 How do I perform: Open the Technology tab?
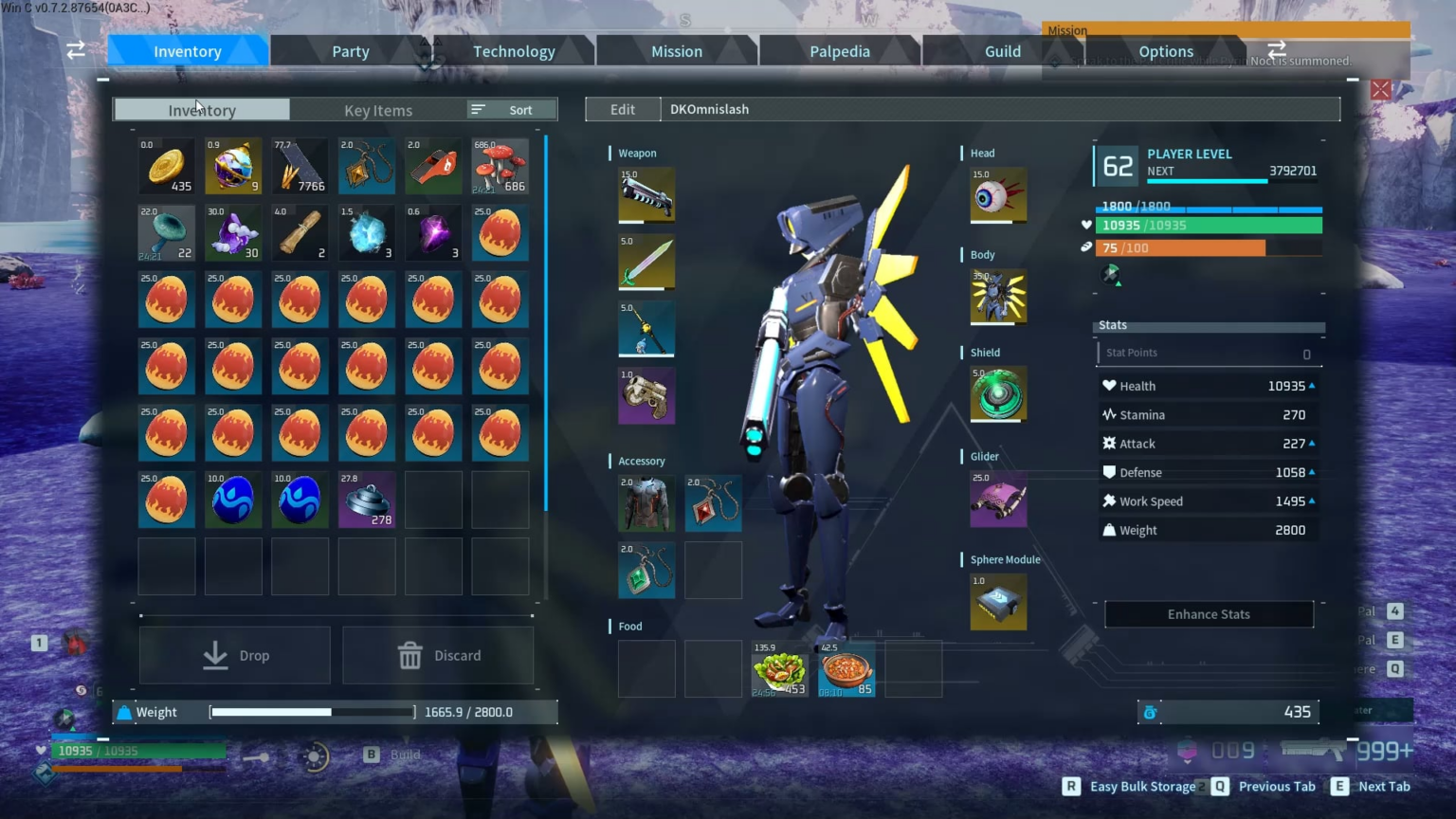514,51
